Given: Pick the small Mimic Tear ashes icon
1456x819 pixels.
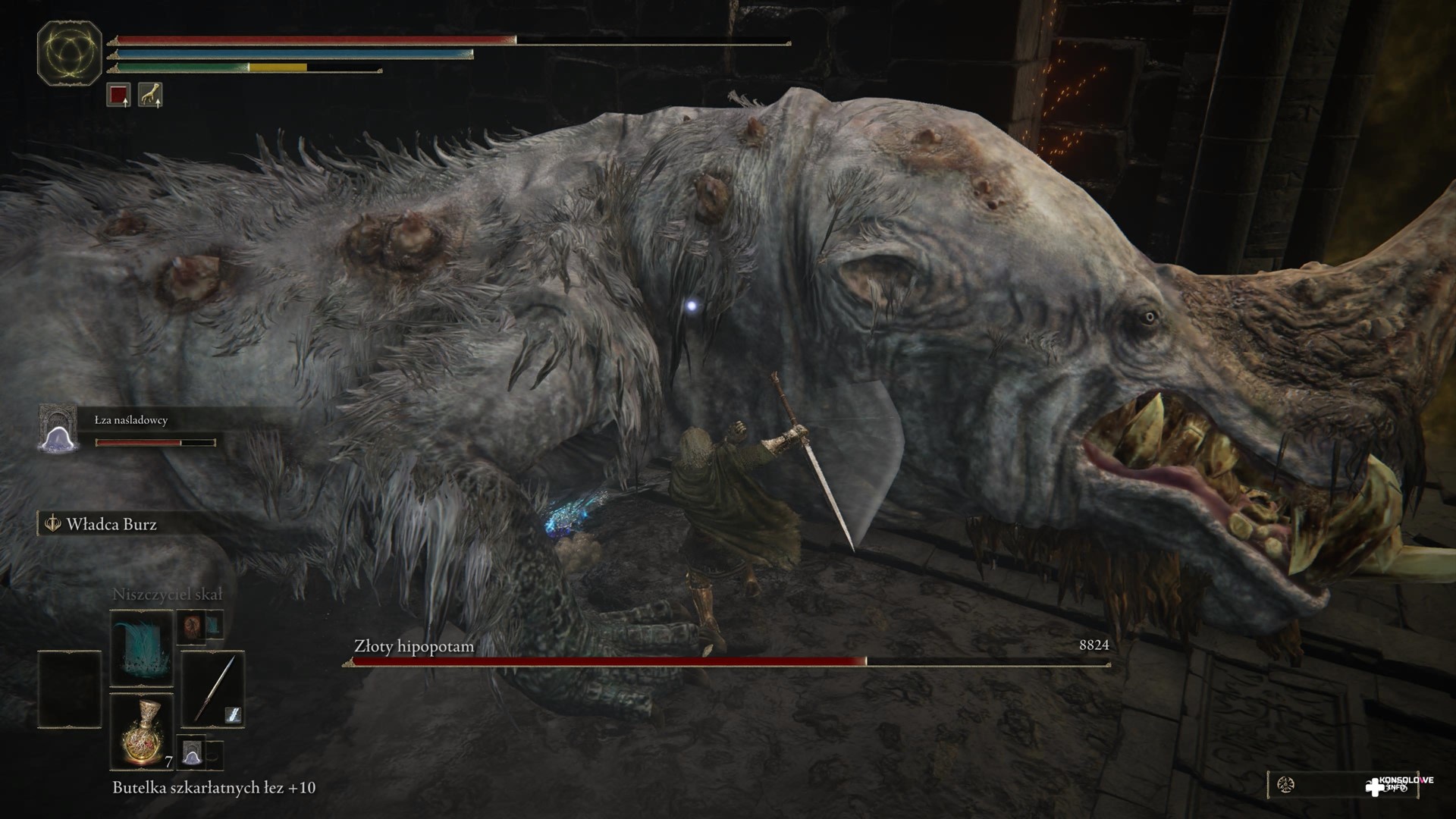Looking at the screenshot, I should [191, 751].
